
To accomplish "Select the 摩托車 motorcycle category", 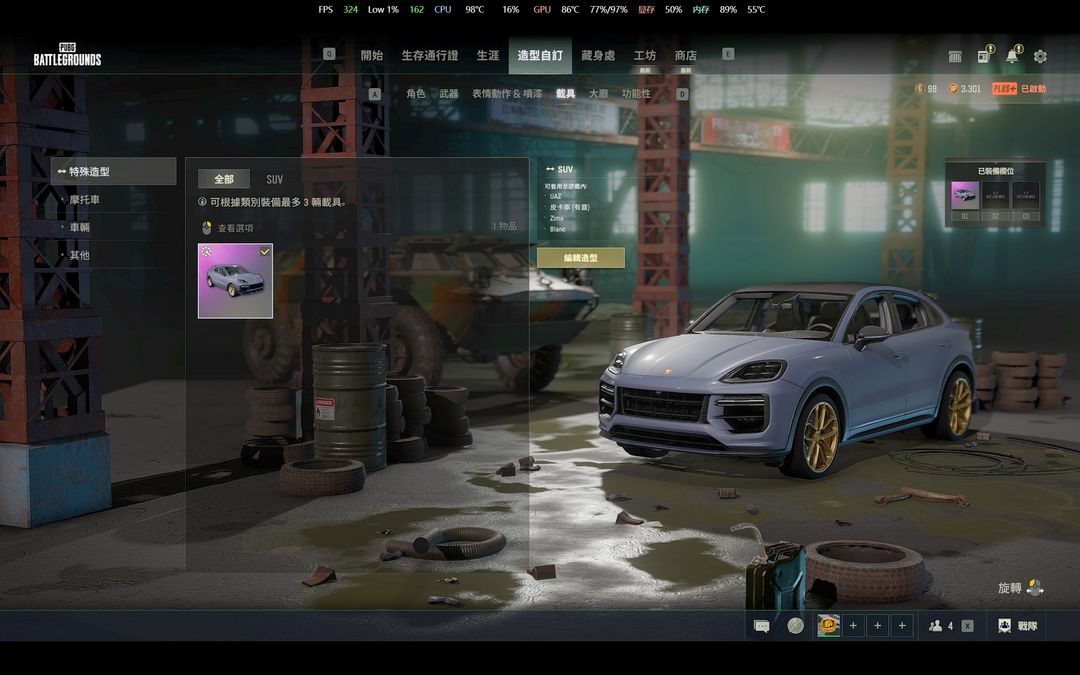I will (85, 200).
